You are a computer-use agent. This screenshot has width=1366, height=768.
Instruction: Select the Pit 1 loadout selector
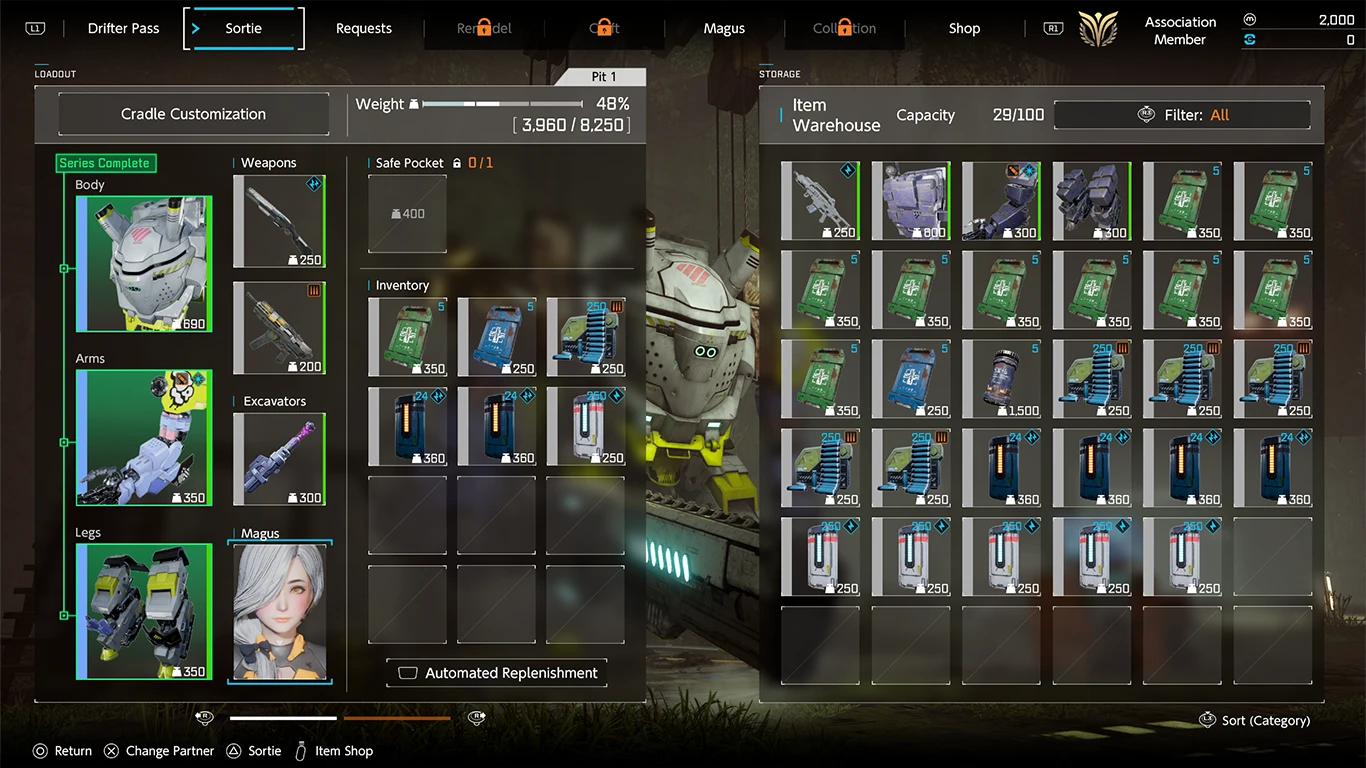[x=604, y=76]
